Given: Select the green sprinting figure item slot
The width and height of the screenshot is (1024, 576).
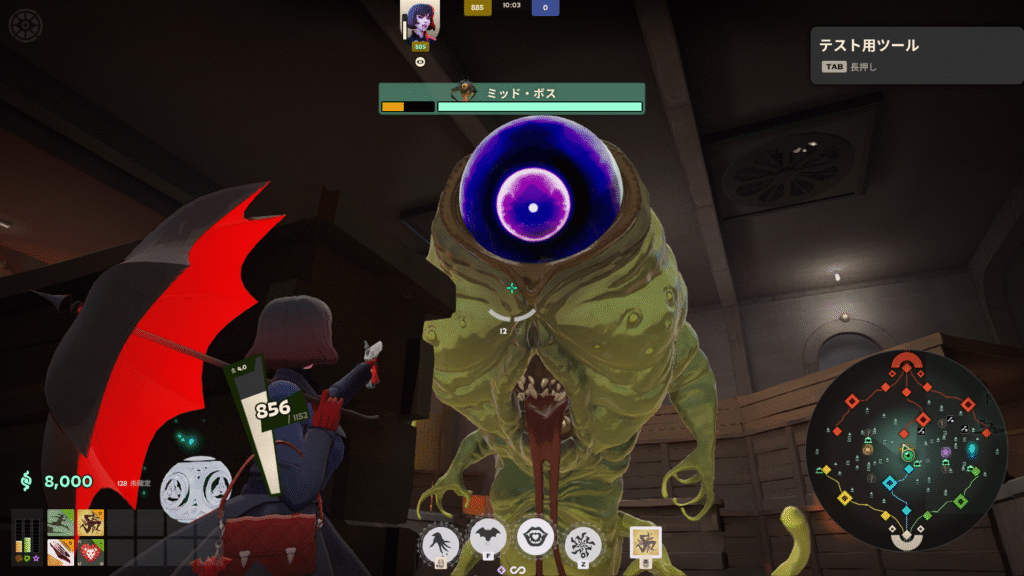Looking at the screenshot, I should pyautogui.click(x=61, y=522).
